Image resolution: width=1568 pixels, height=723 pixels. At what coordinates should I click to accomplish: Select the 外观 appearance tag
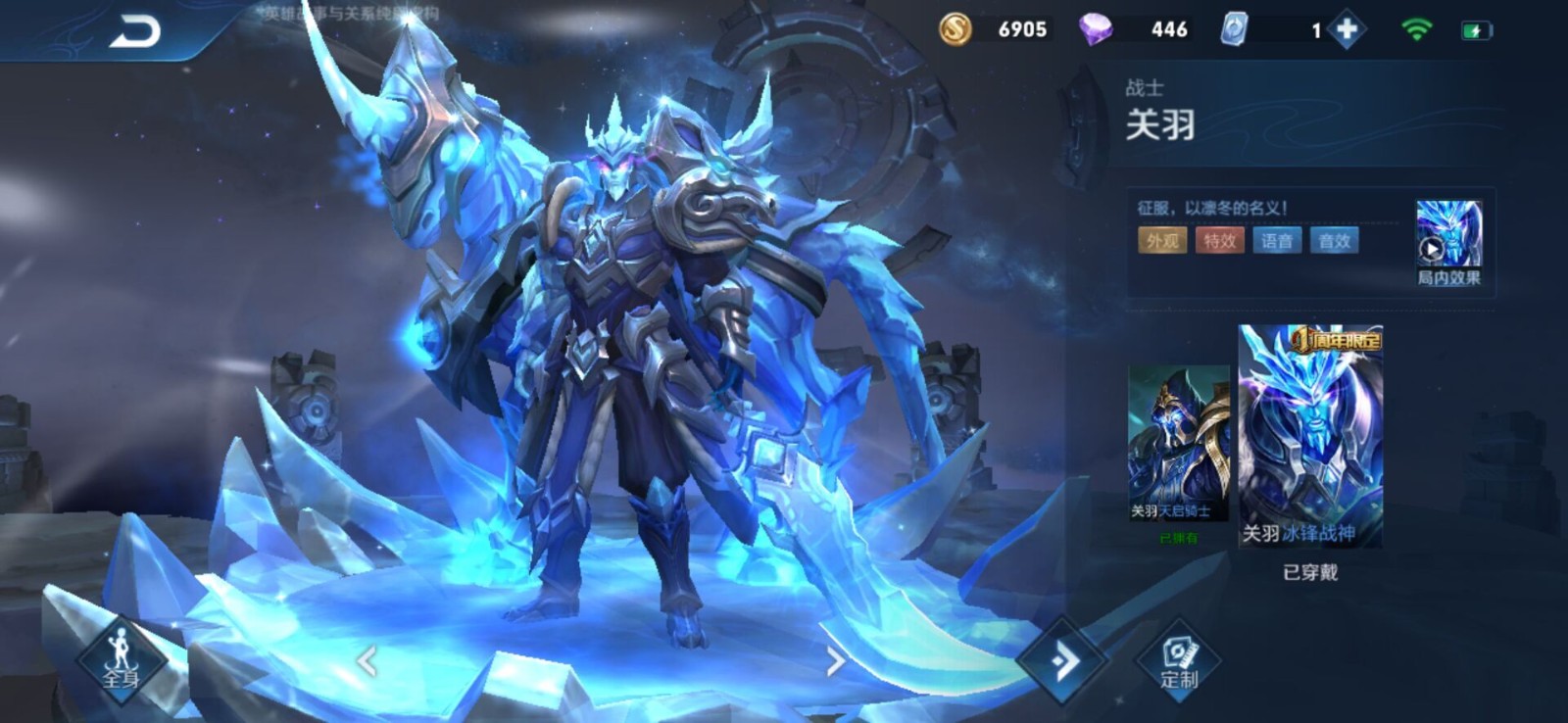[x=1162, y=241]
